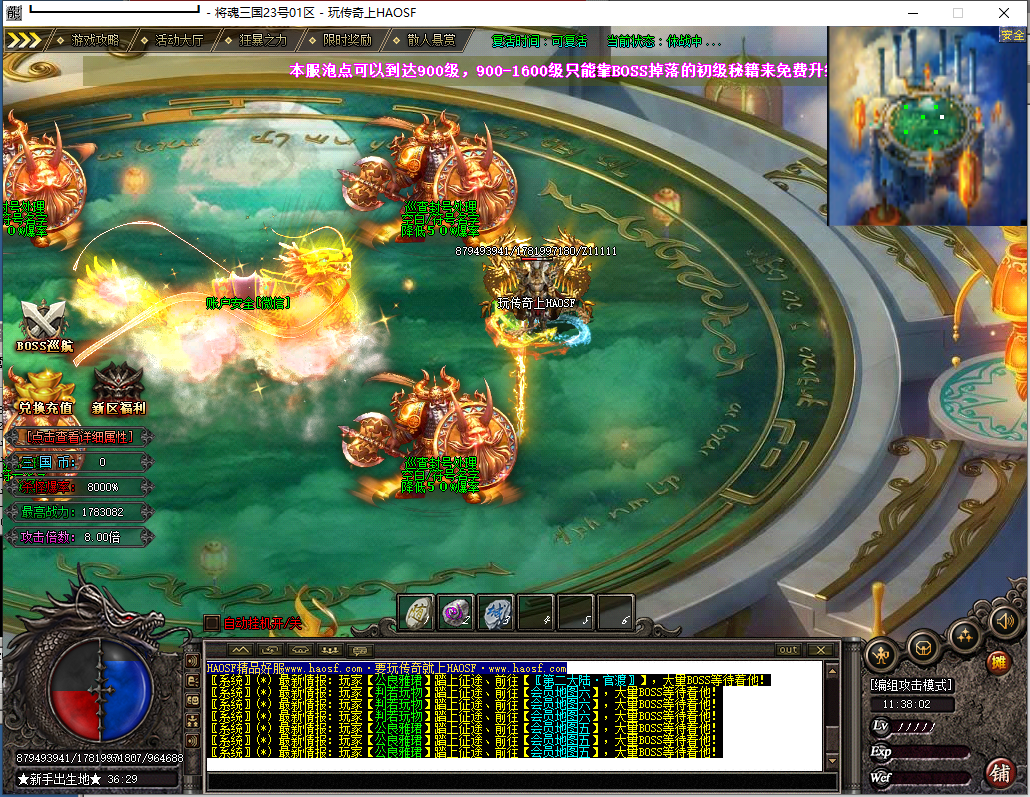This screenshot has height=797, width=1030.
Task: Click the chat panel's out button
Action: [789, 650]
